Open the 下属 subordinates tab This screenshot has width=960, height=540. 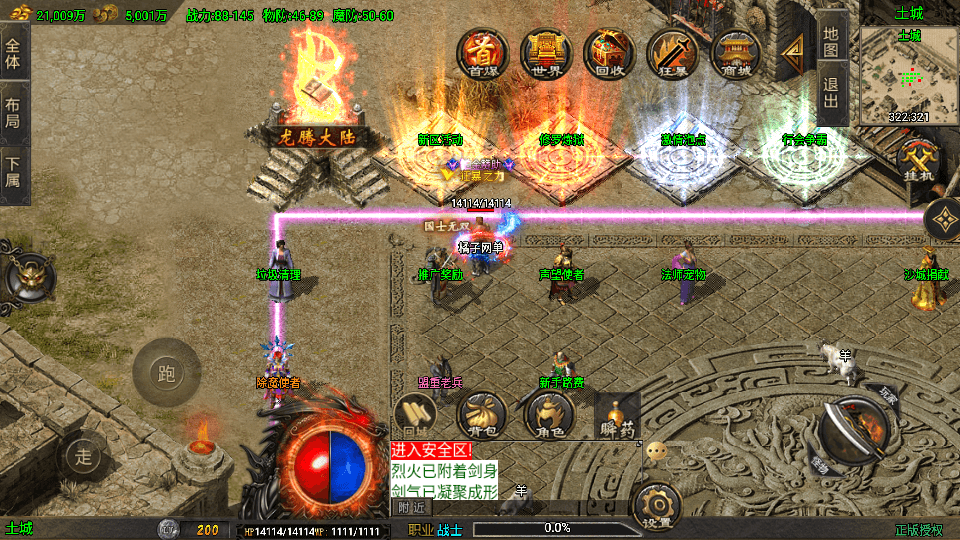pos(13,173)
